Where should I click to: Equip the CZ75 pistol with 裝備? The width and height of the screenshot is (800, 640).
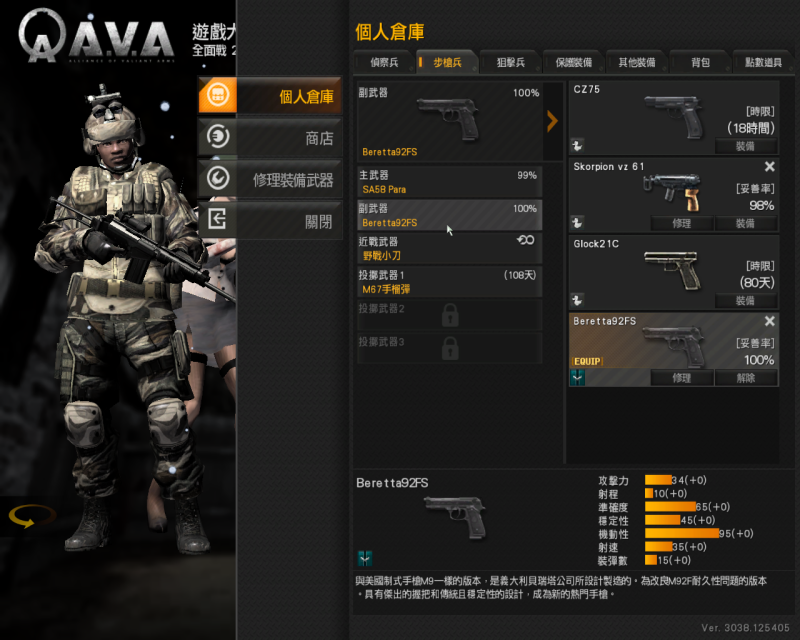coord(745,146)
